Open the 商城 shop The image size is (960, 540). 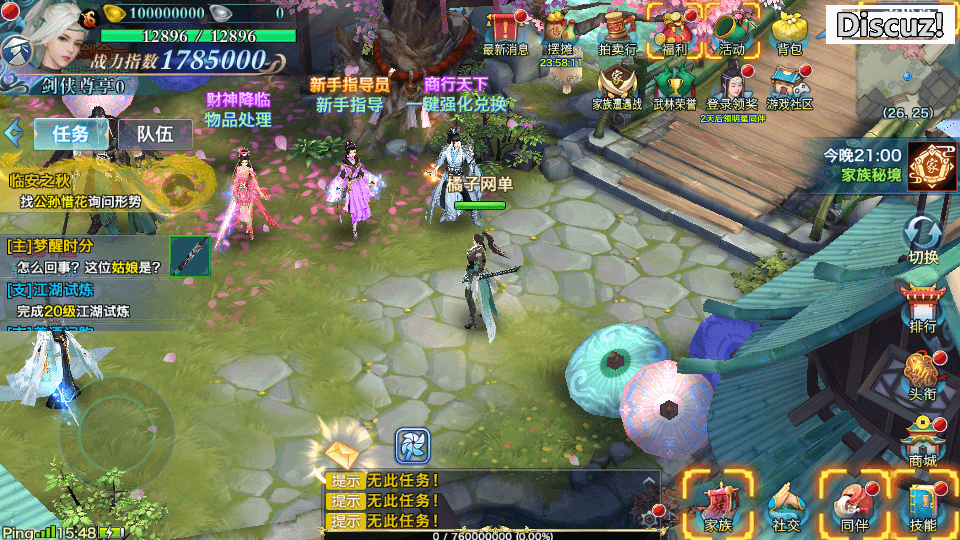923,440
